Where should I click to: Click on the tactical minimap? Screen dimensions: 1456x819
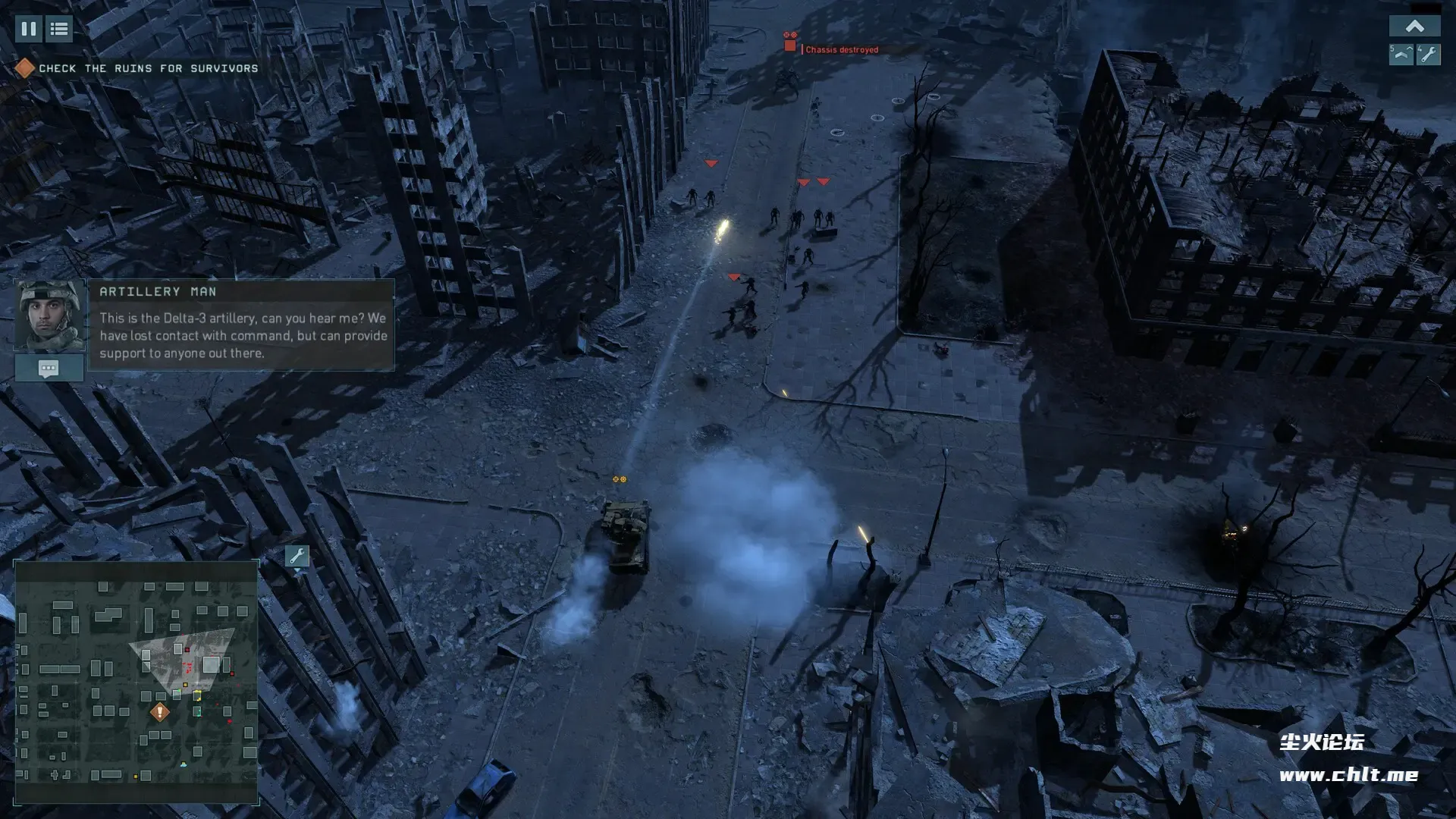tap(136, 681)
